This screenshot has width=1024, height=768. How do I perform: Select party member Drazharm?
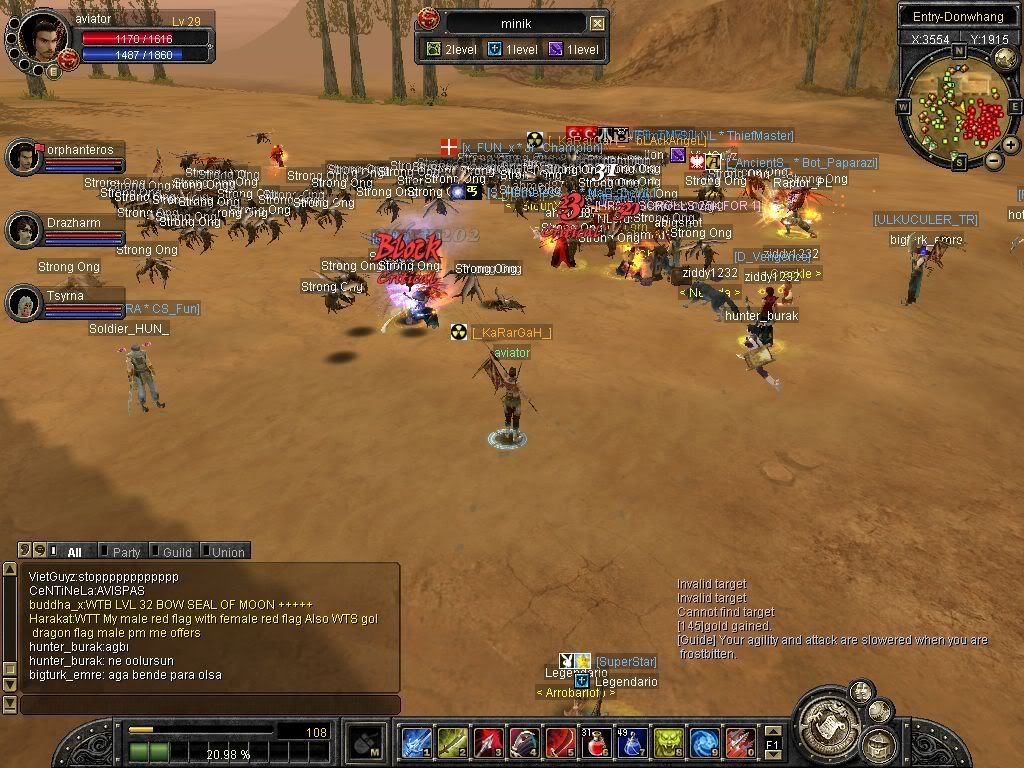25,230
